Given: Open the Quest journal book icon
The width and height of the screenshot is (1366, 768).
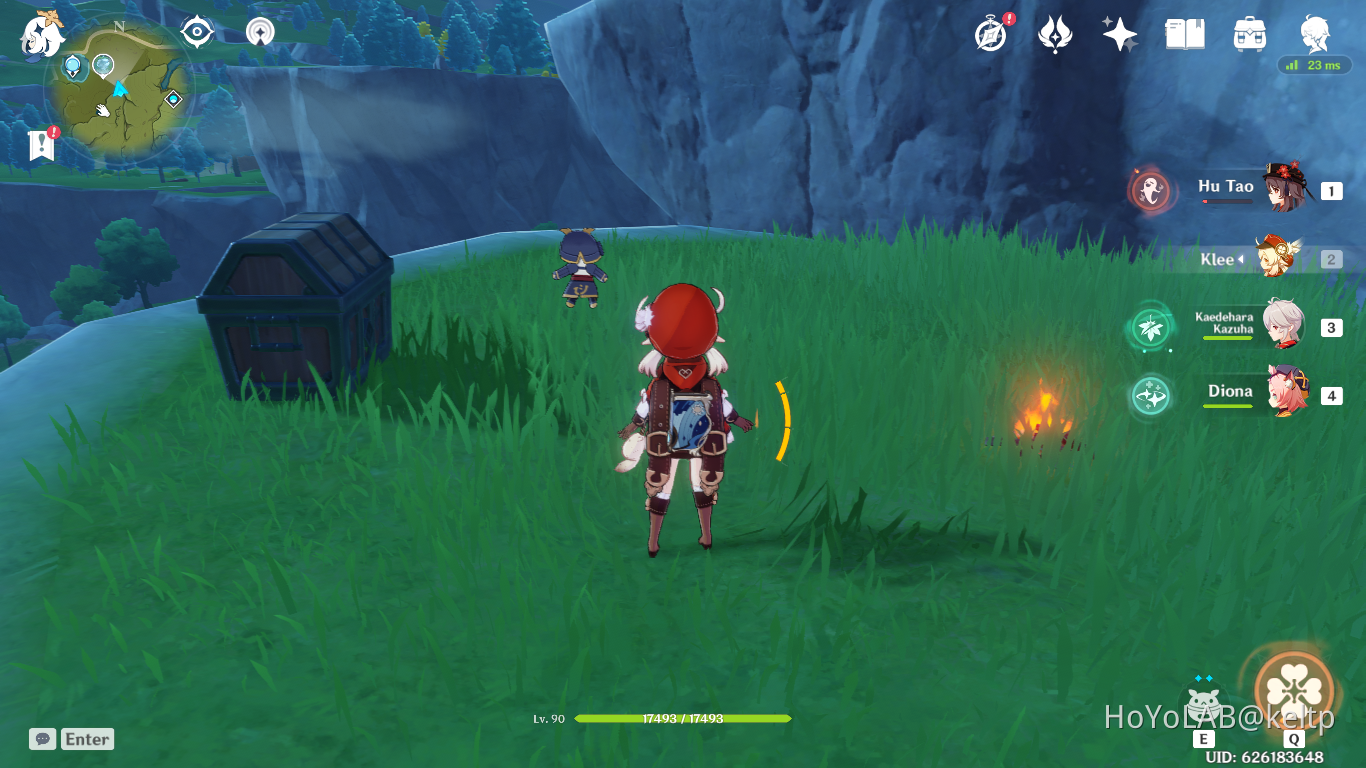Looking at the screenshot, I should click(1184, 33).
